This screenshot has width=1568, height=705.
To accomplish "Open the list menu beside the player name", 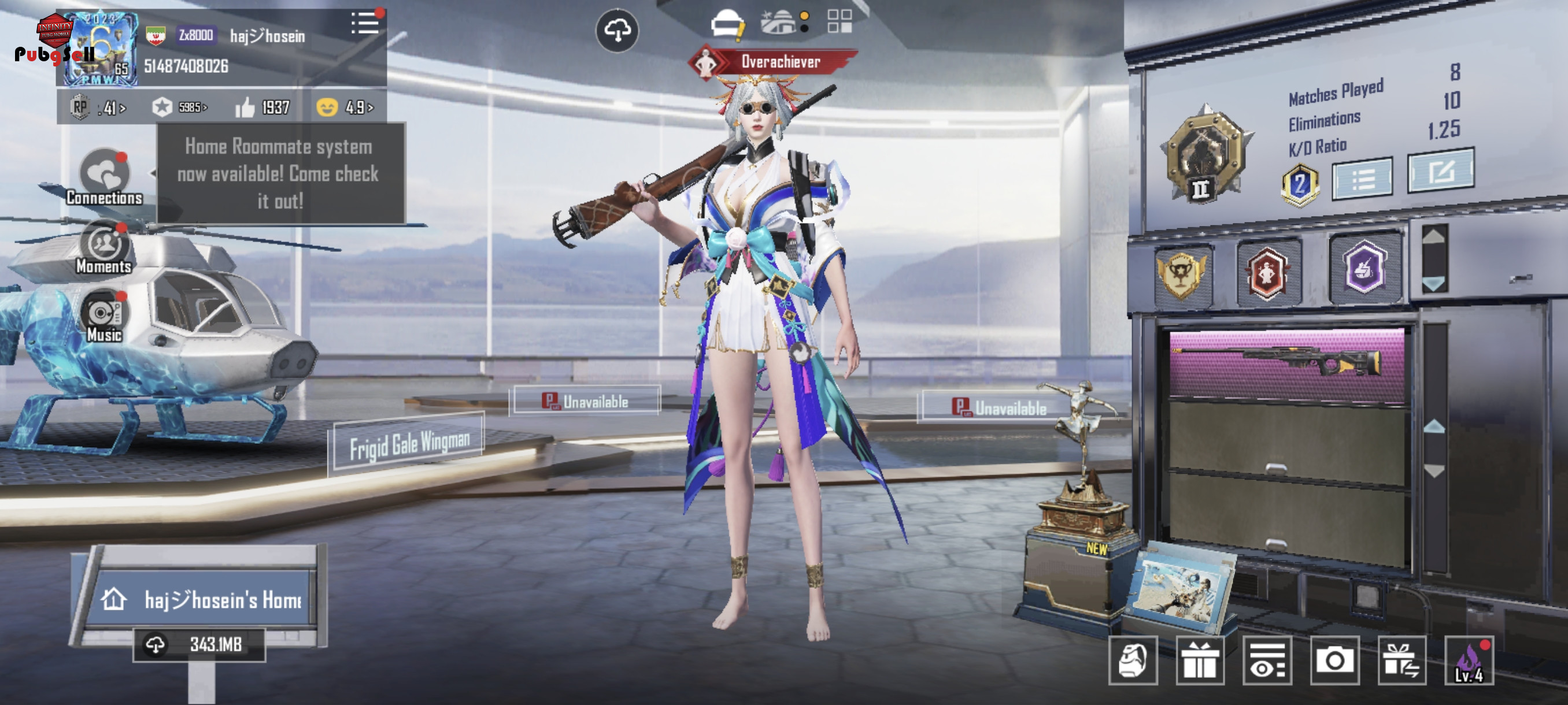I will pyautogui.click(x=365, y=24).
